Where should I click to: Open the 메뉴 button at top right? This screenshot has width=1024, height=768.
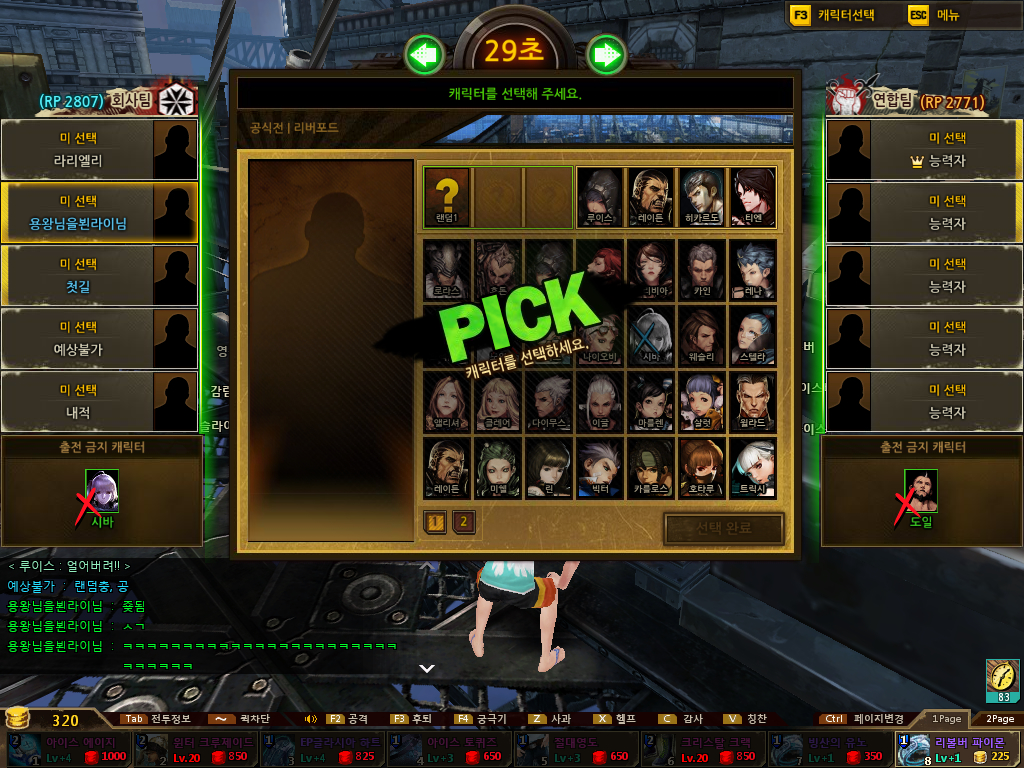click(x=935, y=15)
